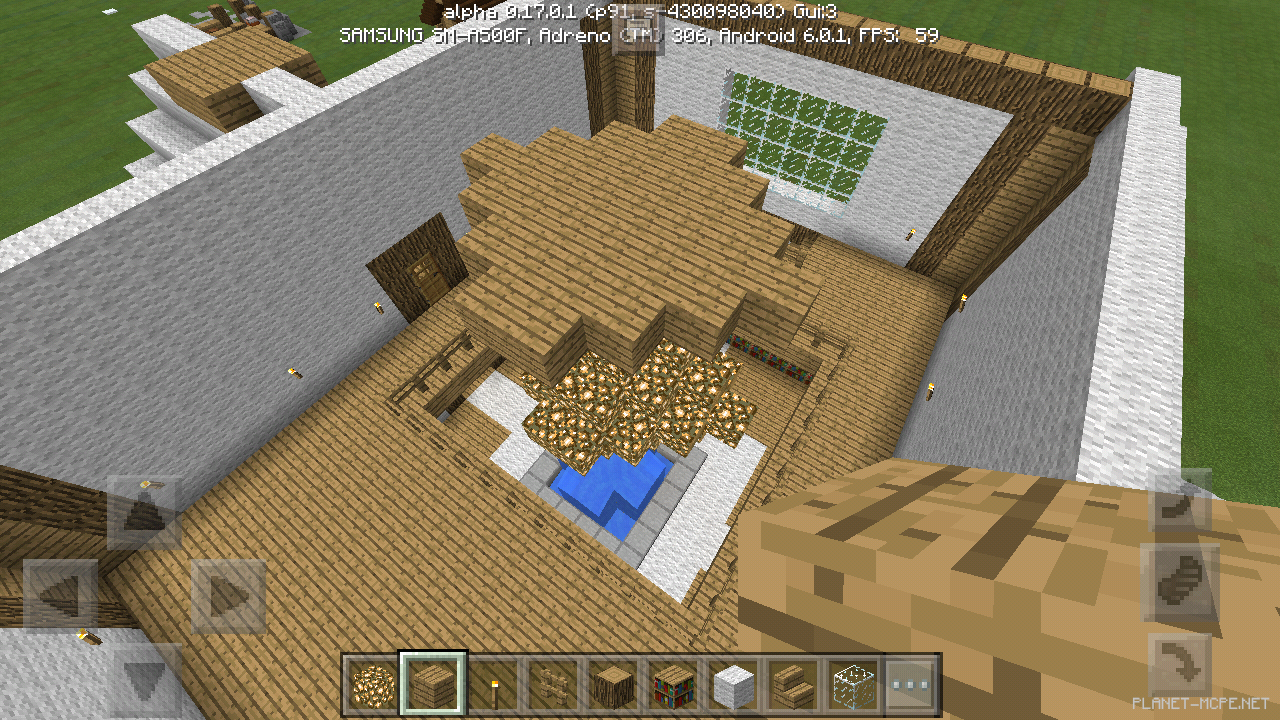Tap the center jump control on the D-pad

(144, 592)
